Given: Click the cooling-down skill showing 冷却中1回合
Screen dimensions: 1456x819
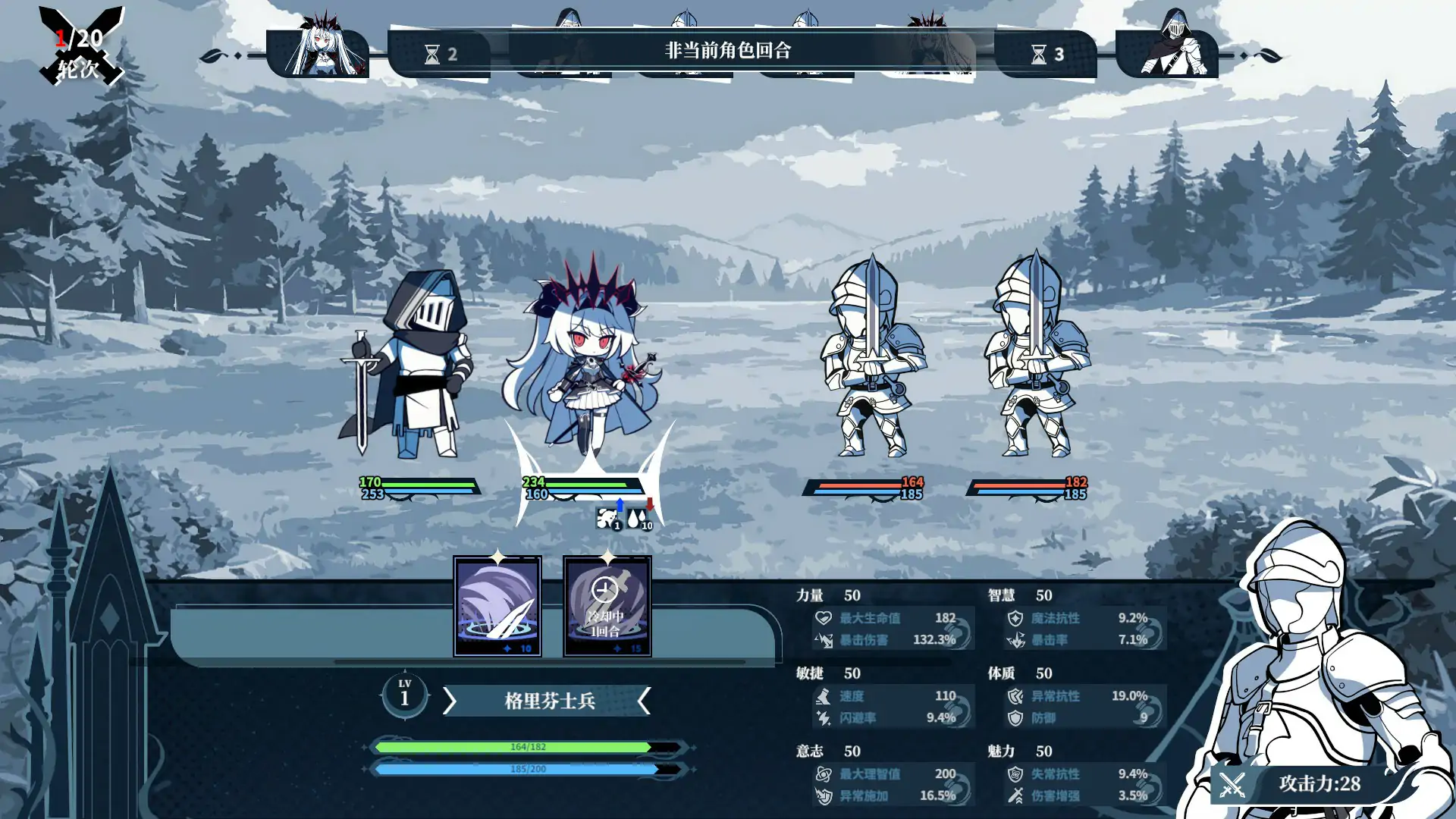Looking at the screenshot, I should [x=607, y=607].
